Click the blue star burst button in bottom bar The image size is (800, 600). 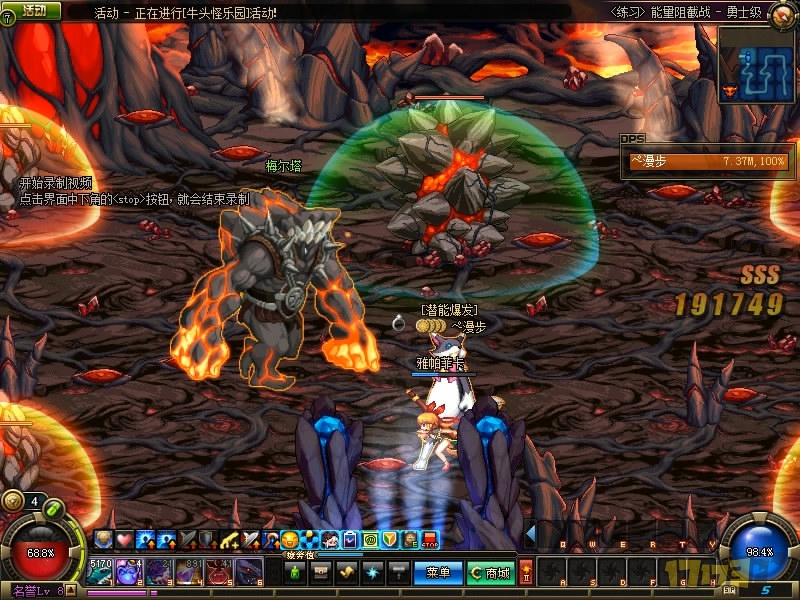pyautogui.click(x=372, y=573)
